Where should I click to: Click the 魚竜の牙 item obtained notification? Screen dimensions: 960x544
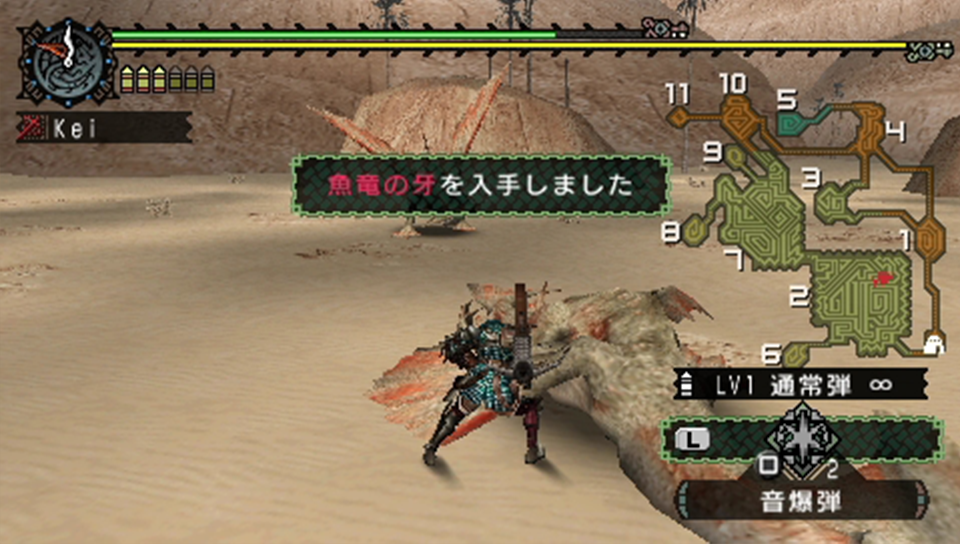click(x=481, y=185)
